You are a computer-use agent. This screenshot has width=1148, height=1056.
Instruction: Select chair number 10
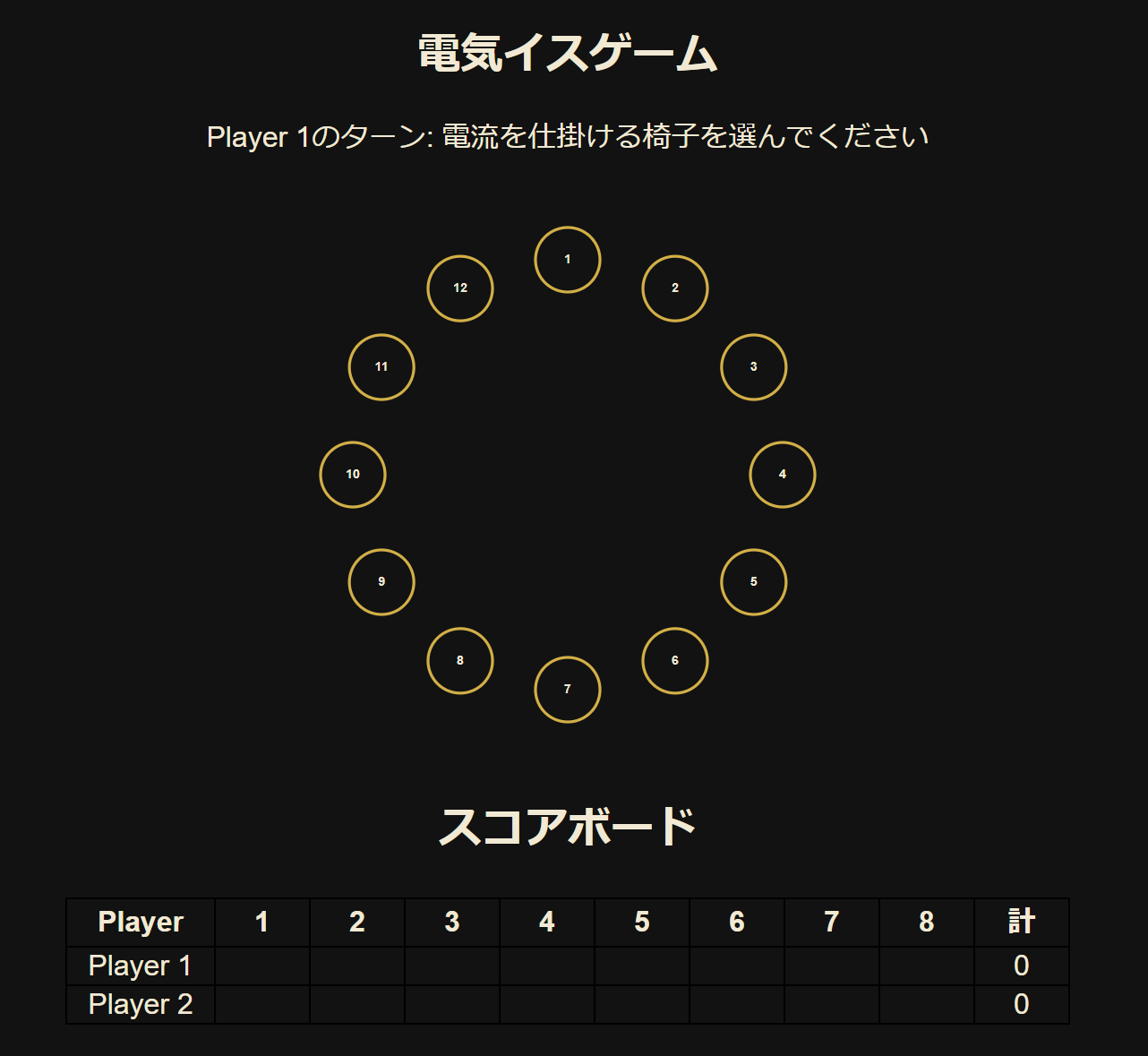pyautogui.click(x=352, y=475)
